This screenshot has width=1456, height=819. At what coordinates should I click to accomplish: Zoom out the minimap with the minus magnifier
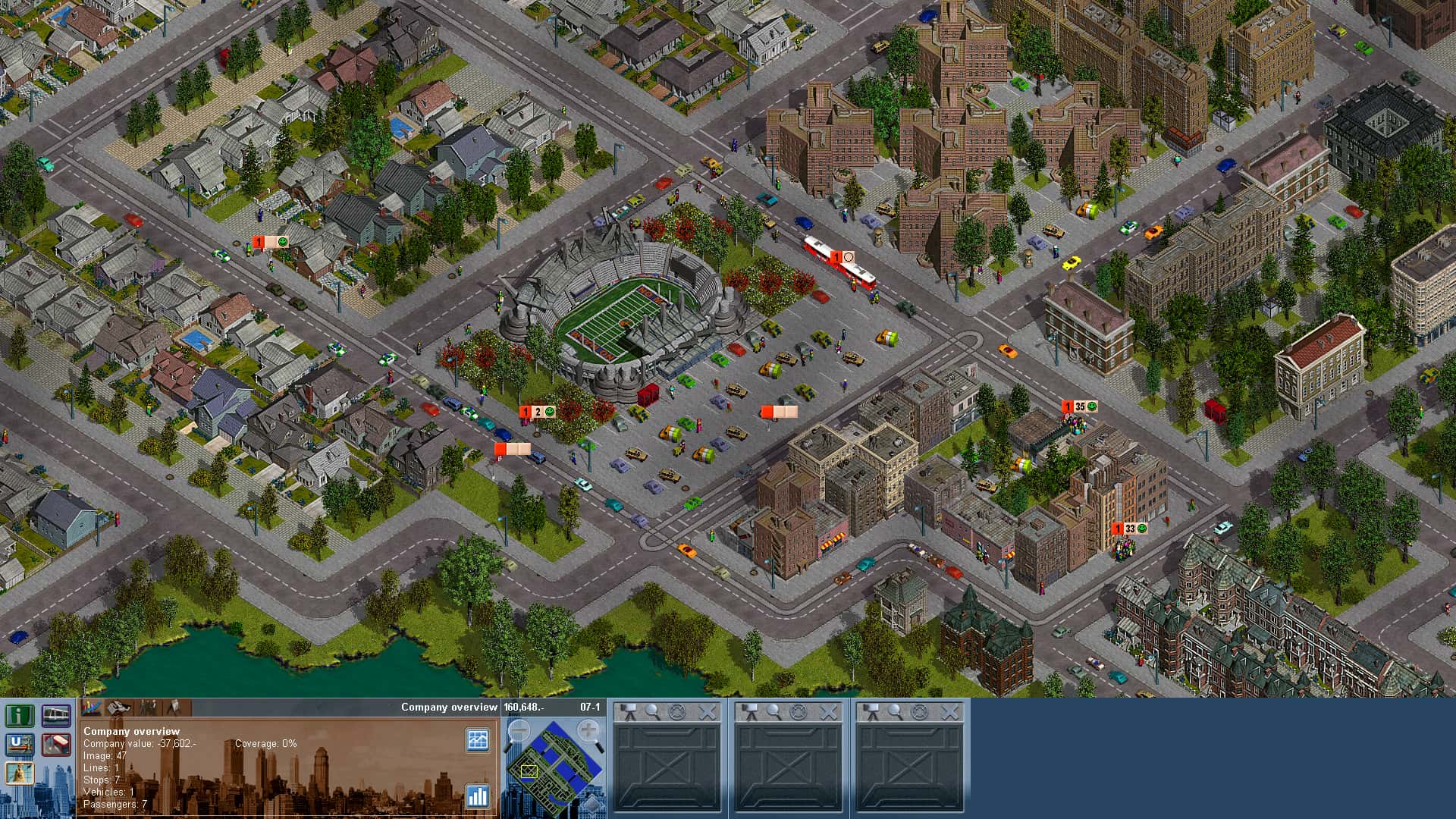click(519, 730)
